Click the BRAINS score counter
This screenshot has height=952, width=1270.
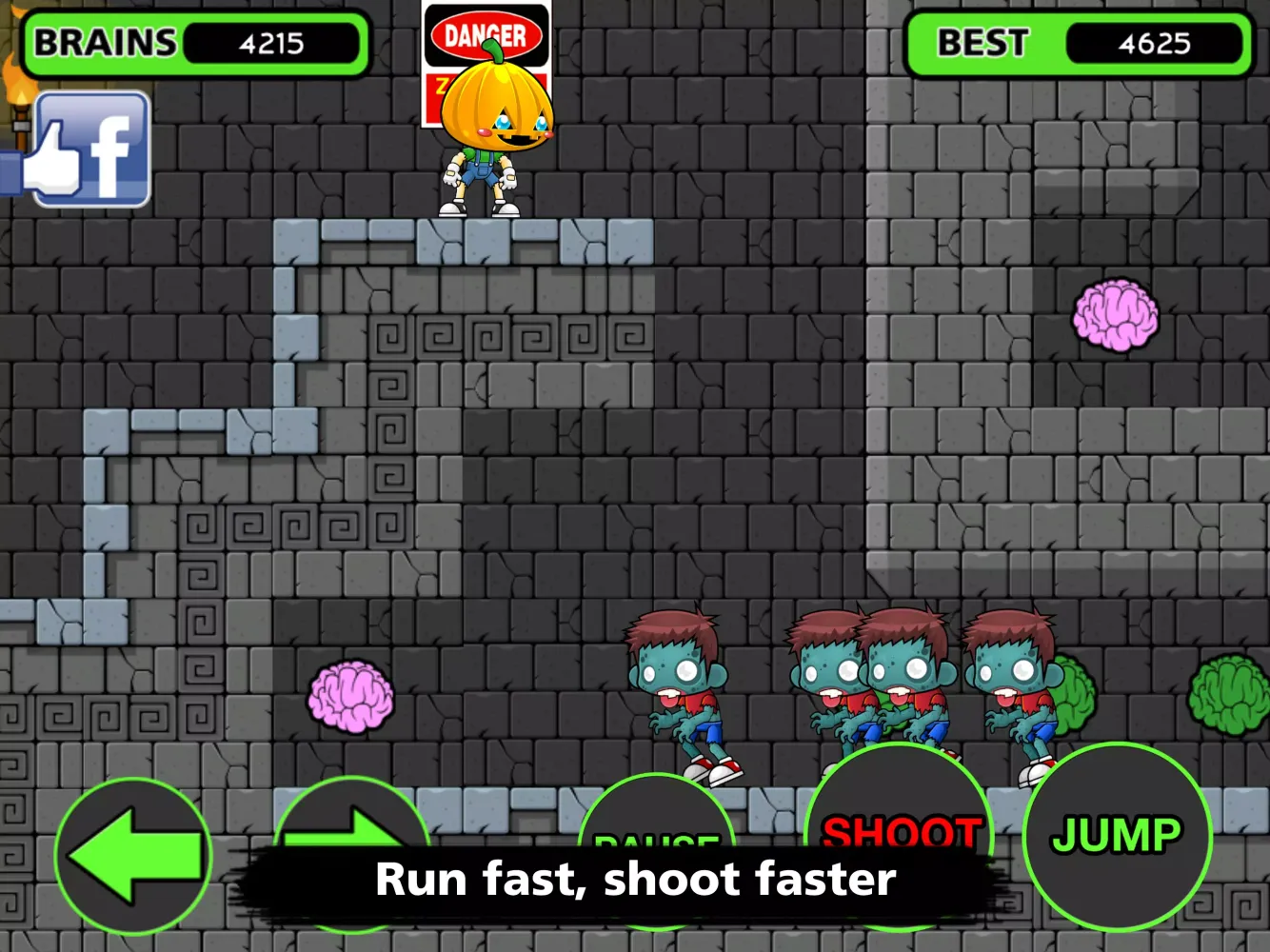271,42
